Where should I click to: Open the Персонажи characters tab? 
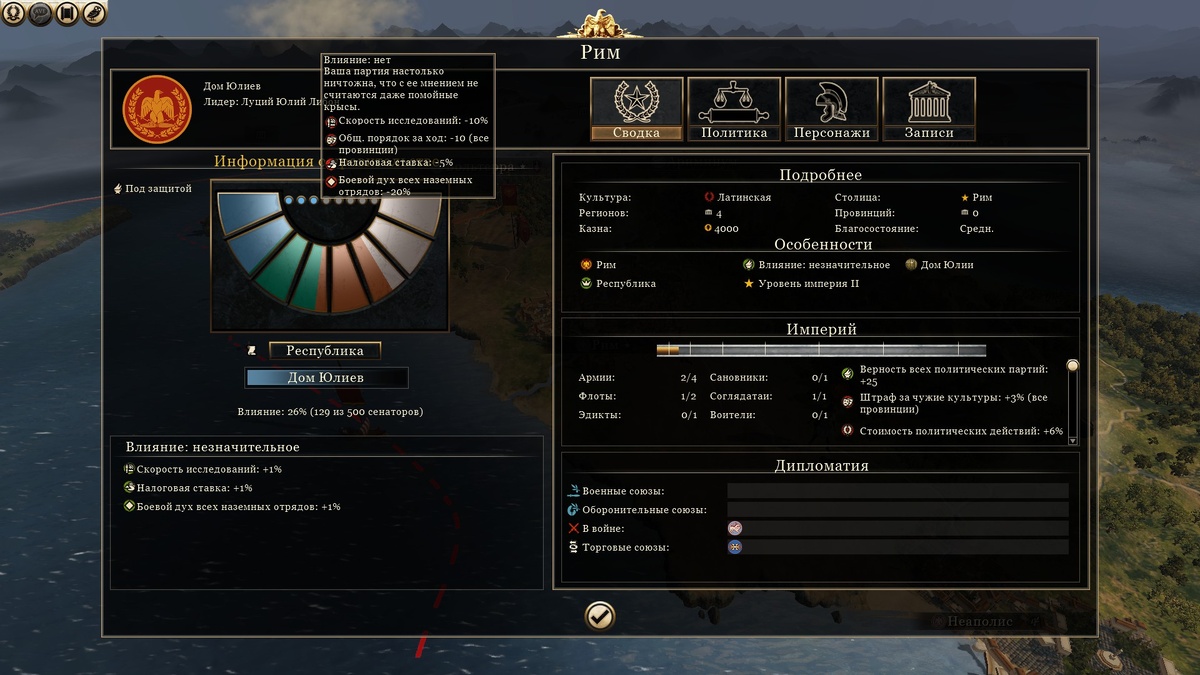(x=831, y=110)
